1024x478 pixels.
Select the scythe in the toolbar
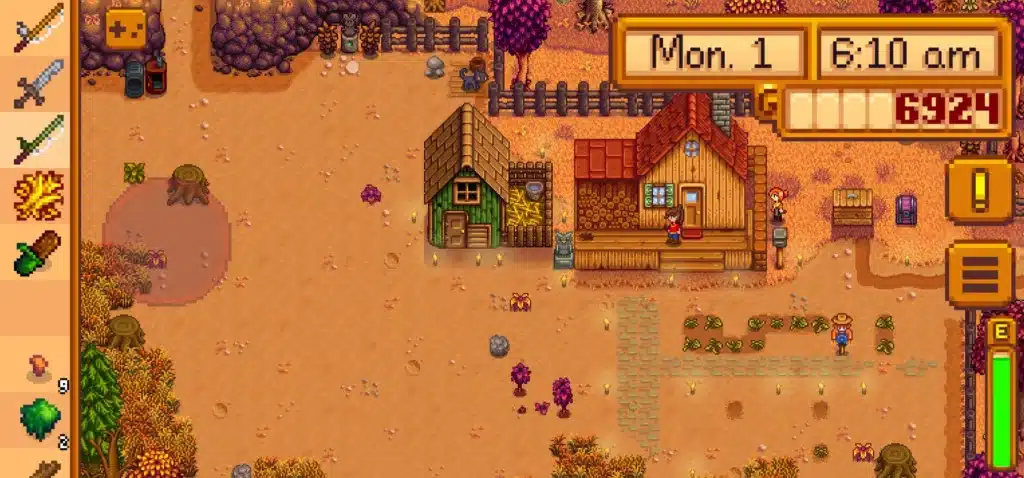[38, 28]
